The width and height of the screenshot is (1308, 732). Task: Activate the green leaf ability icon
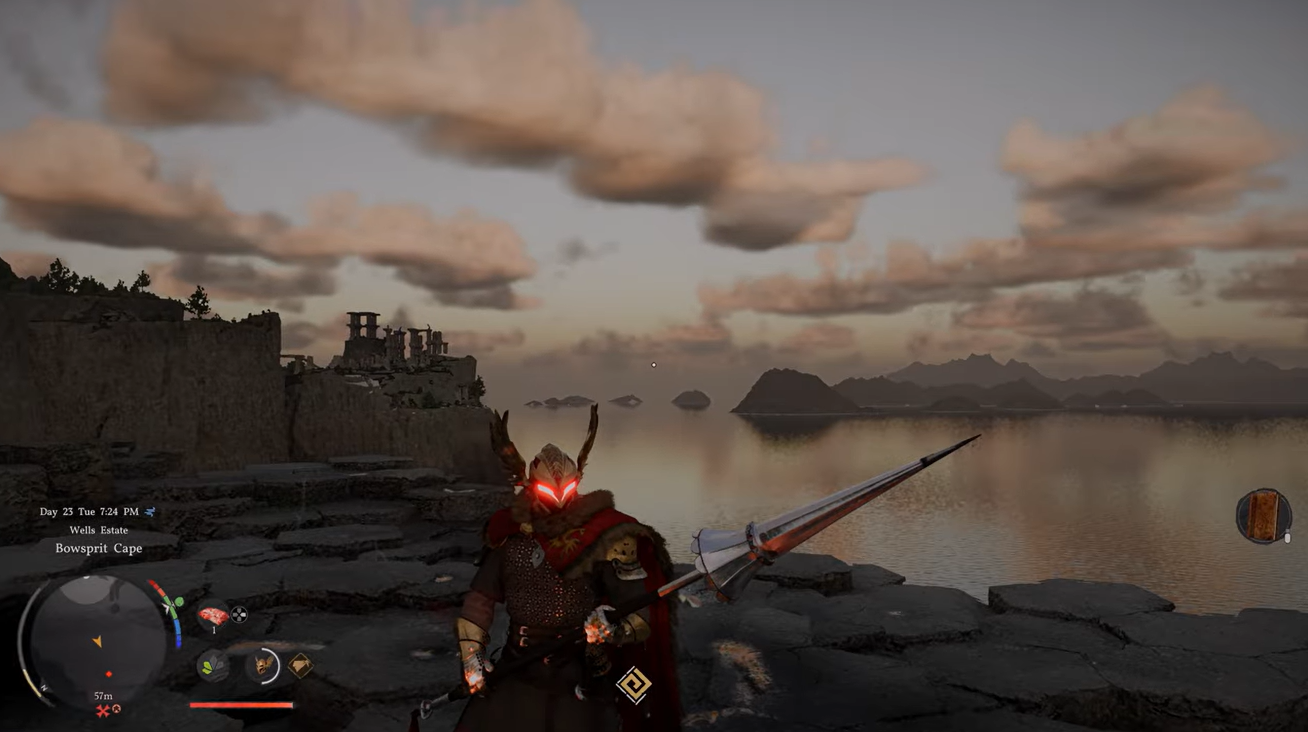point(212,665)
